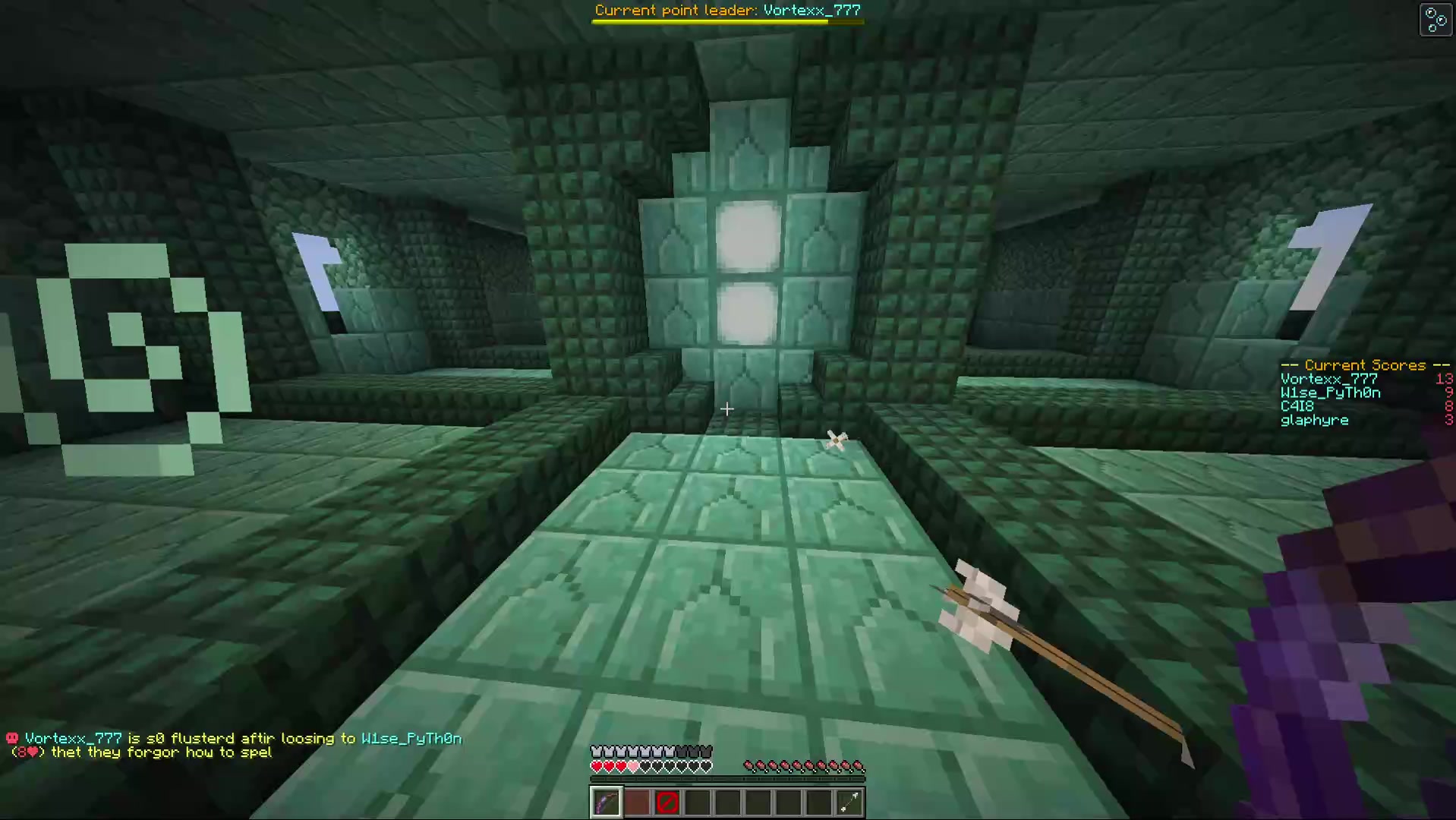This screenshot has height=820, width=1456.
Task: Click the empty hotbar slot 5
Action: 728,803
